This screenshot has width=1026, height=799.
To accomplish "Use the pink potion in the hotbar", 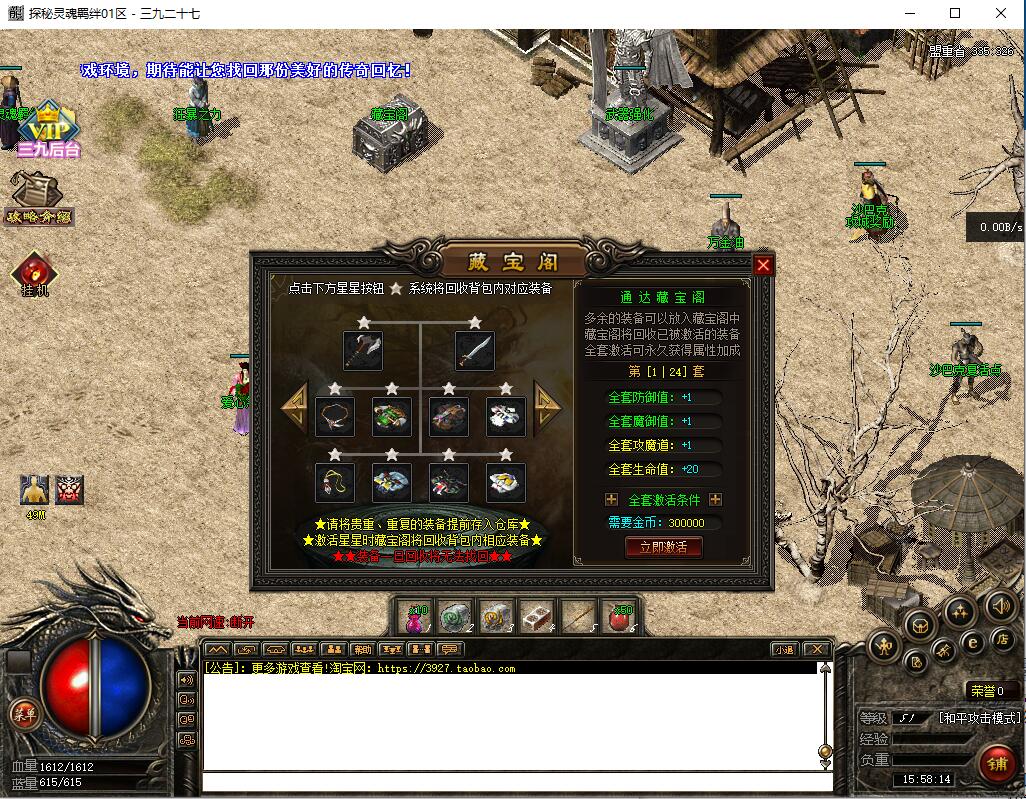I will point(415,617).
